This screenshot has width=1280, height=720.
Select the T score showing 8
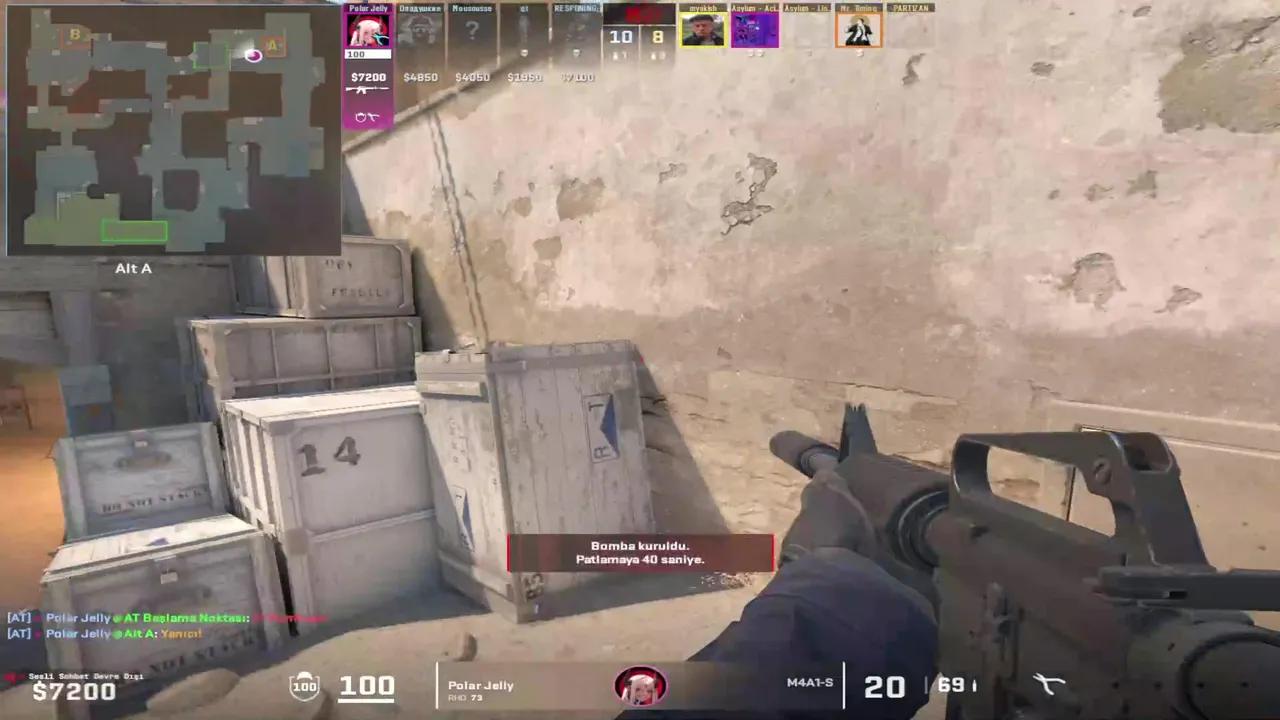pyautogui.click(x=657, y=36)
